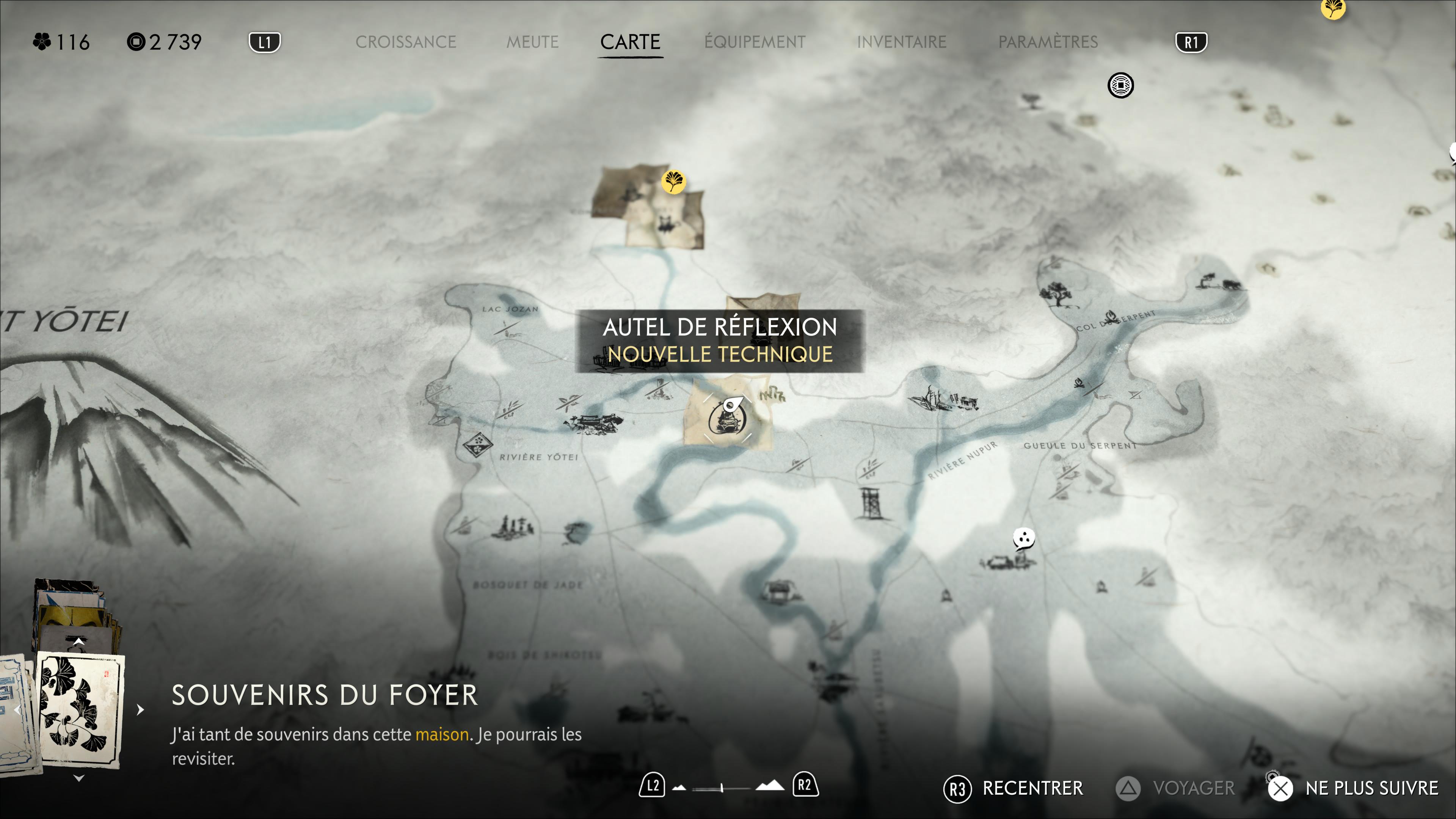This screenshot has width=1456, height=819.
Task: Choose Recentrer to recenter the map
Action: (x=1014, y=789)
